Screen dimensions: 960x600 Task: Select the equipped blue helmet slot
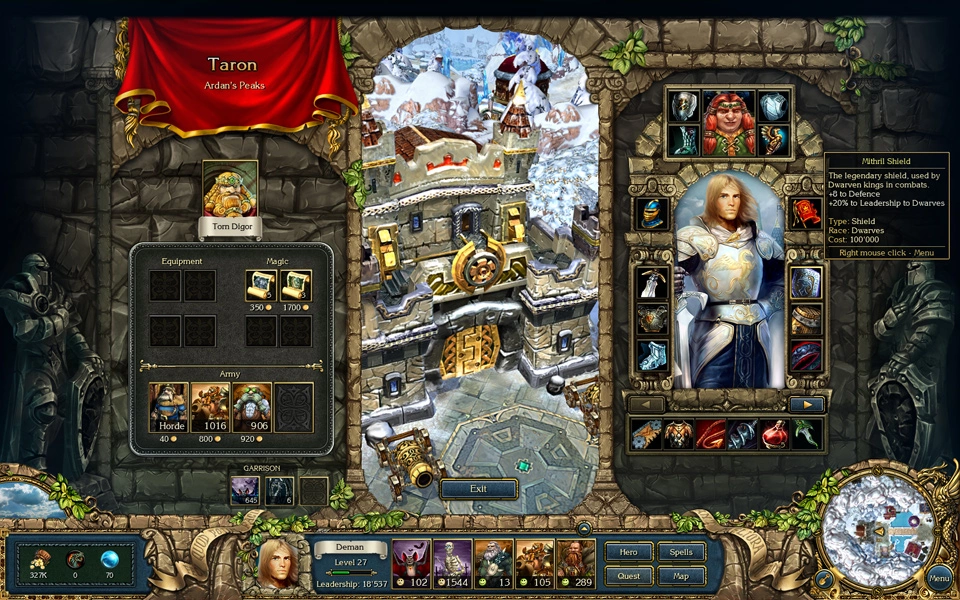[652, 213]
